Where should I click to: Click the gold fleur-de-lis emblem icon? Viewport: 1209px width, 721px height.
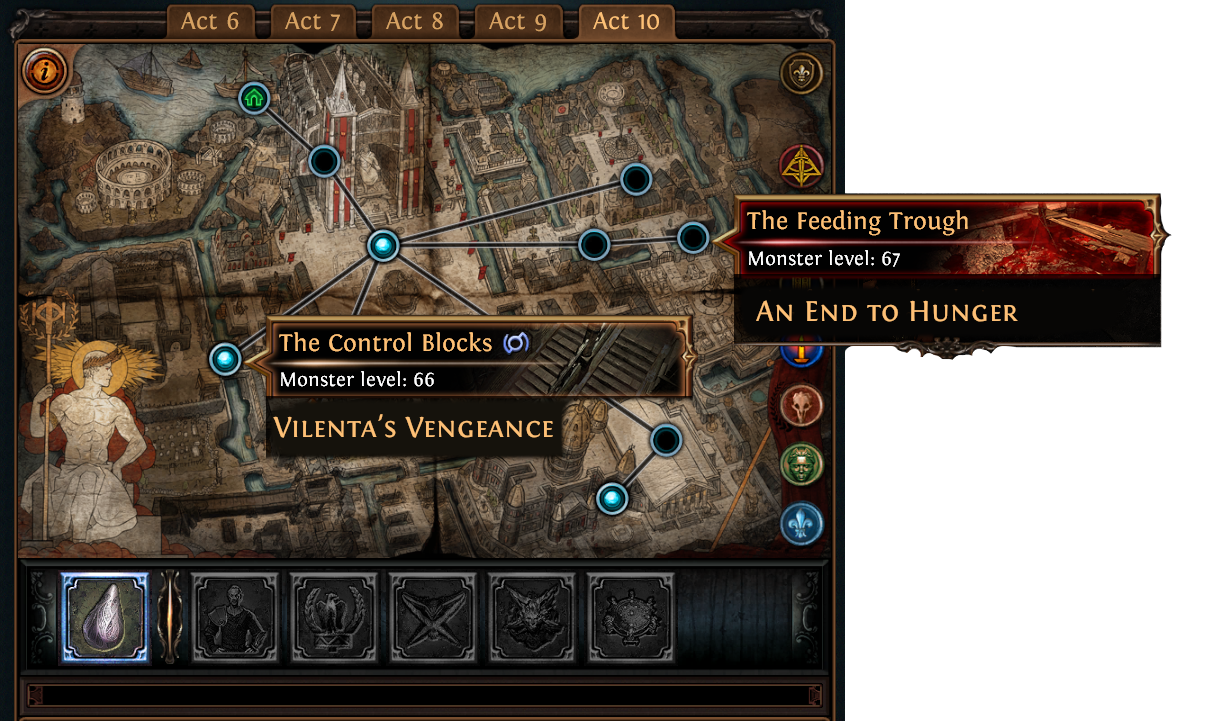(x=802, y=73)
